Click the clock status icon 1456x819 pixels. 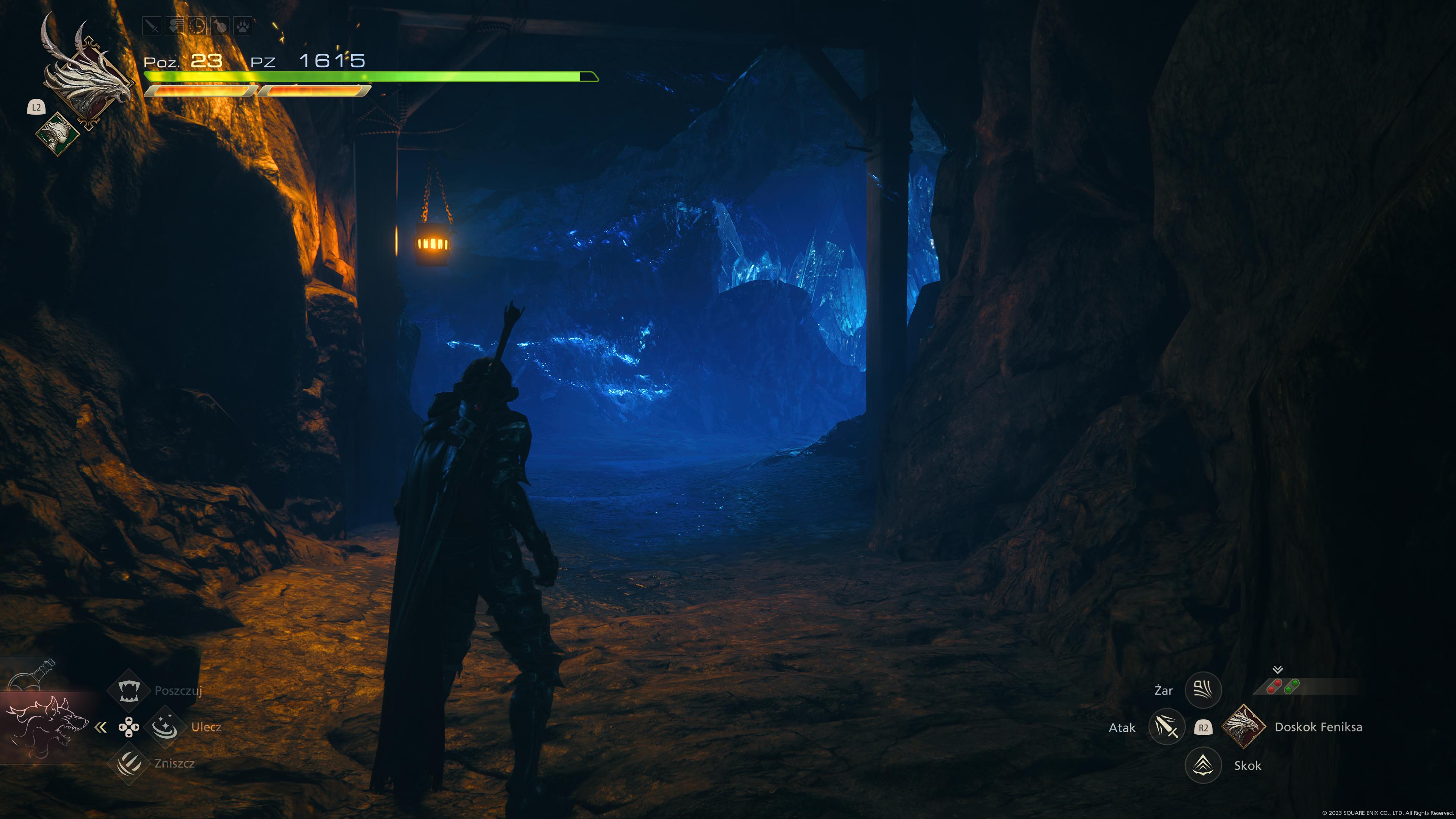click(x=197, y=26)
